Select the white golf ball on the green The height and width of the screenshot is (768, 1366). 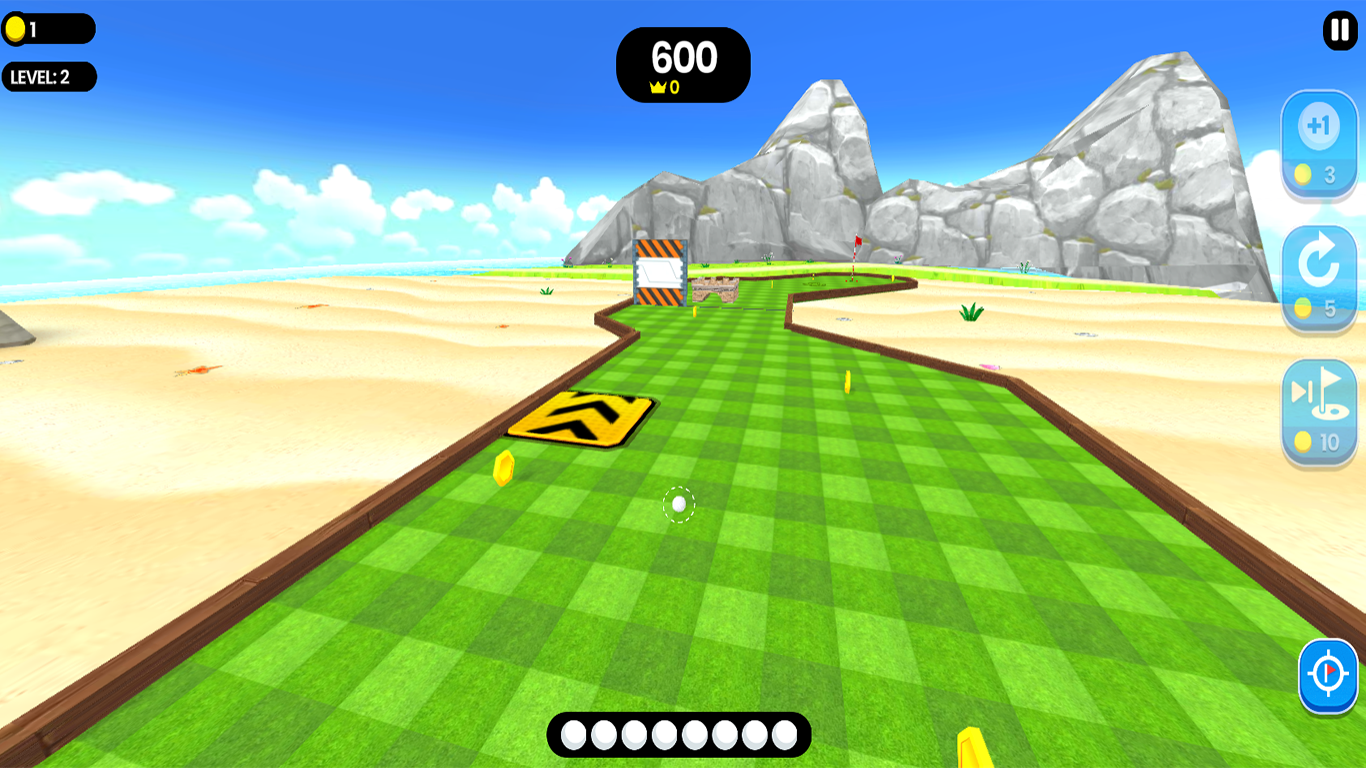click(x=678, y=505)
